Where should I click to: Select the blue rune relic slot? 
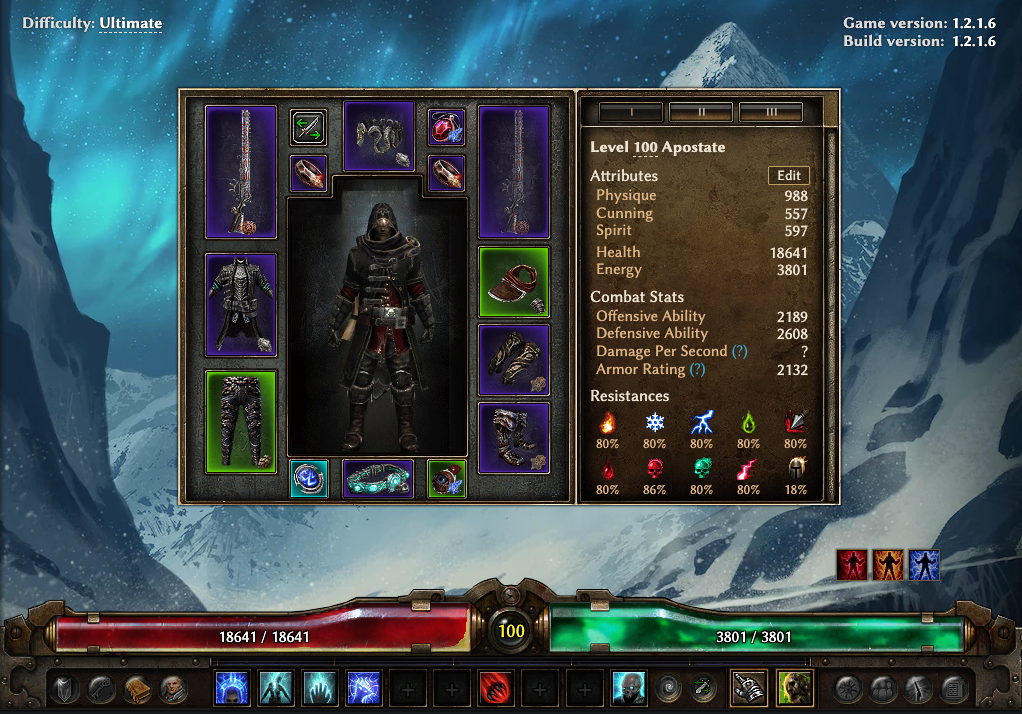pyautogui.click(x=309, y=478)
